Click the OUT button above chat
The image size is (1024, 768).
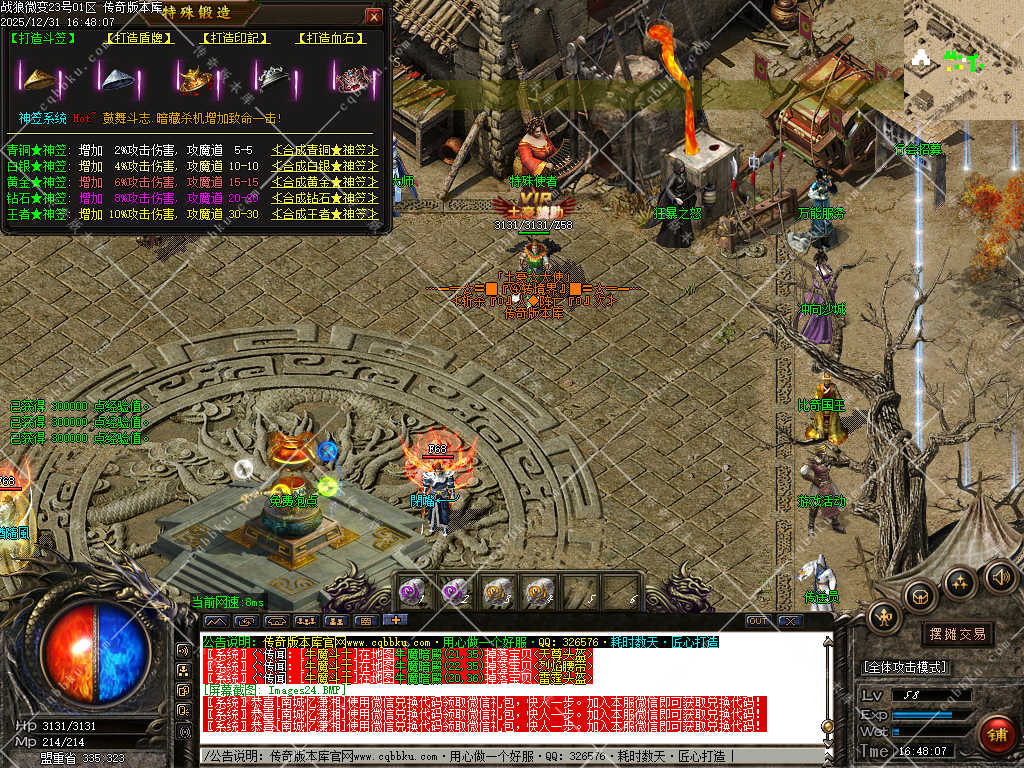pos(759,621)
